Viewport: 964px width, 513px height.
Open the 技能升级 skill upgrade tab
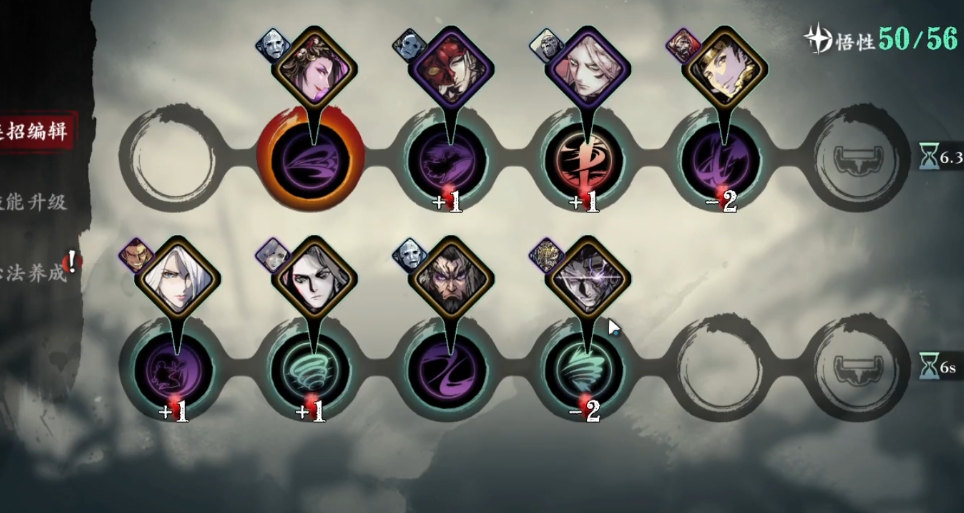click(x=34, y=202)
